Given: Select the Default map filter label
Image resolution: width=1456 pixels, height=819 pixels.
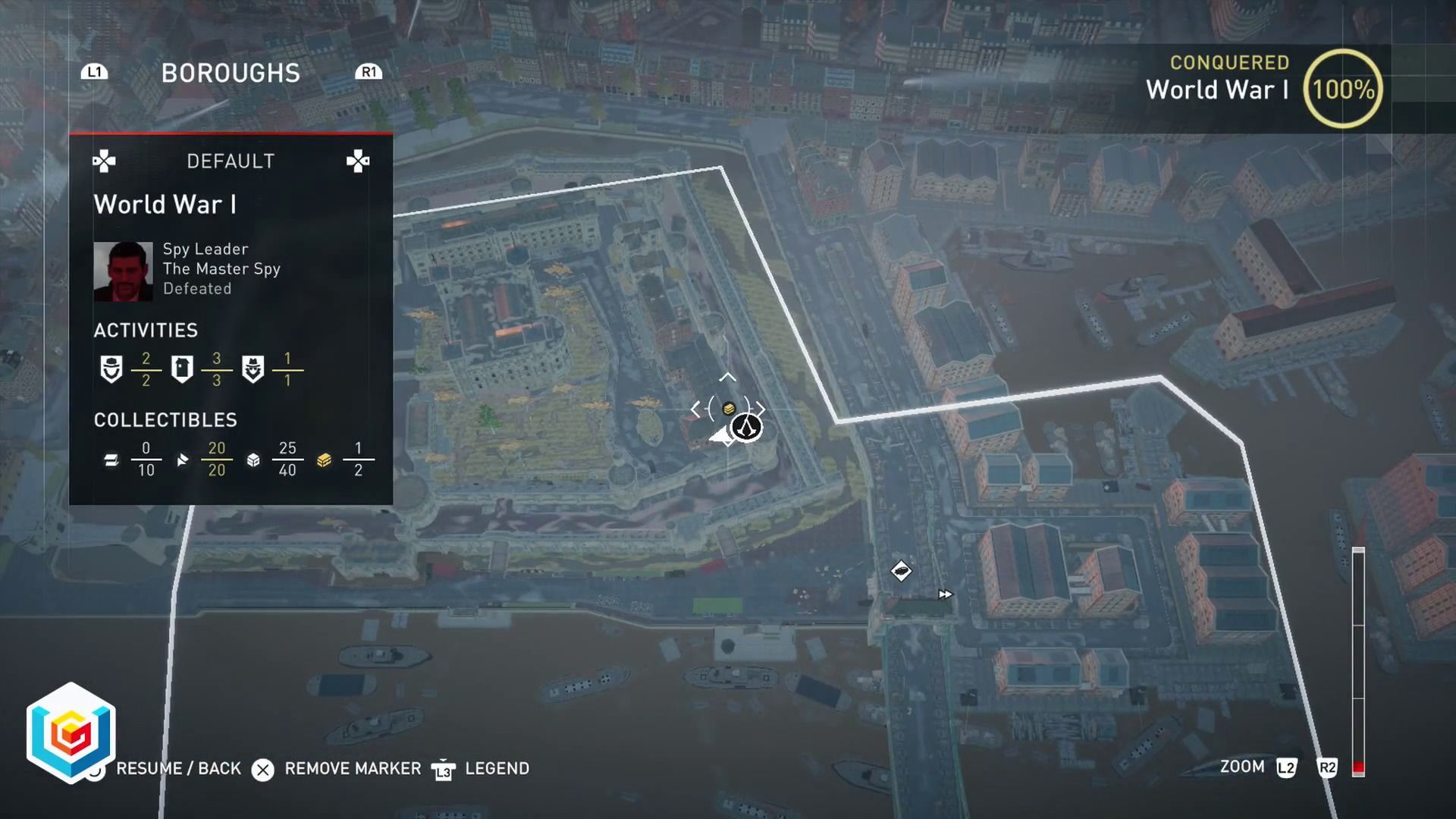Looking at the screenshot, I should point(231,161).
